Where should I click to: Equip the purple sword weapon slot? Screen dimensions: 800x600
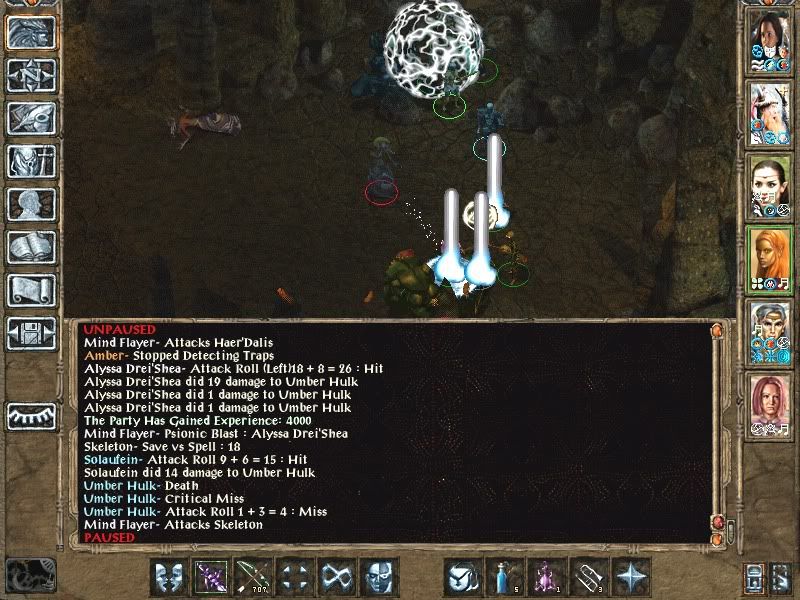[210, 577]
